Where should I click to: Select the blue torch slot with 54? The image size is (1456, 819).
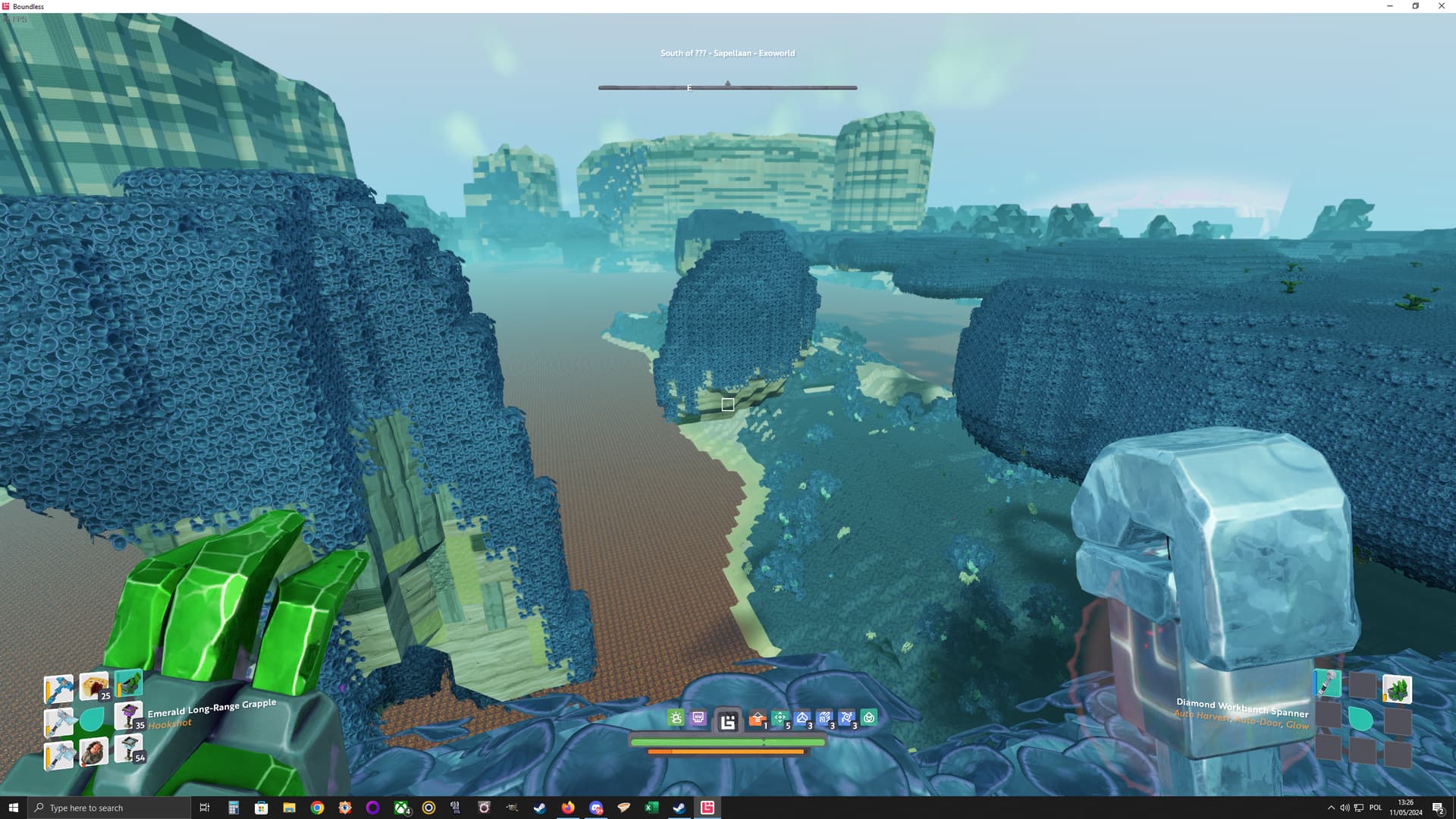(x=128, y=748)
